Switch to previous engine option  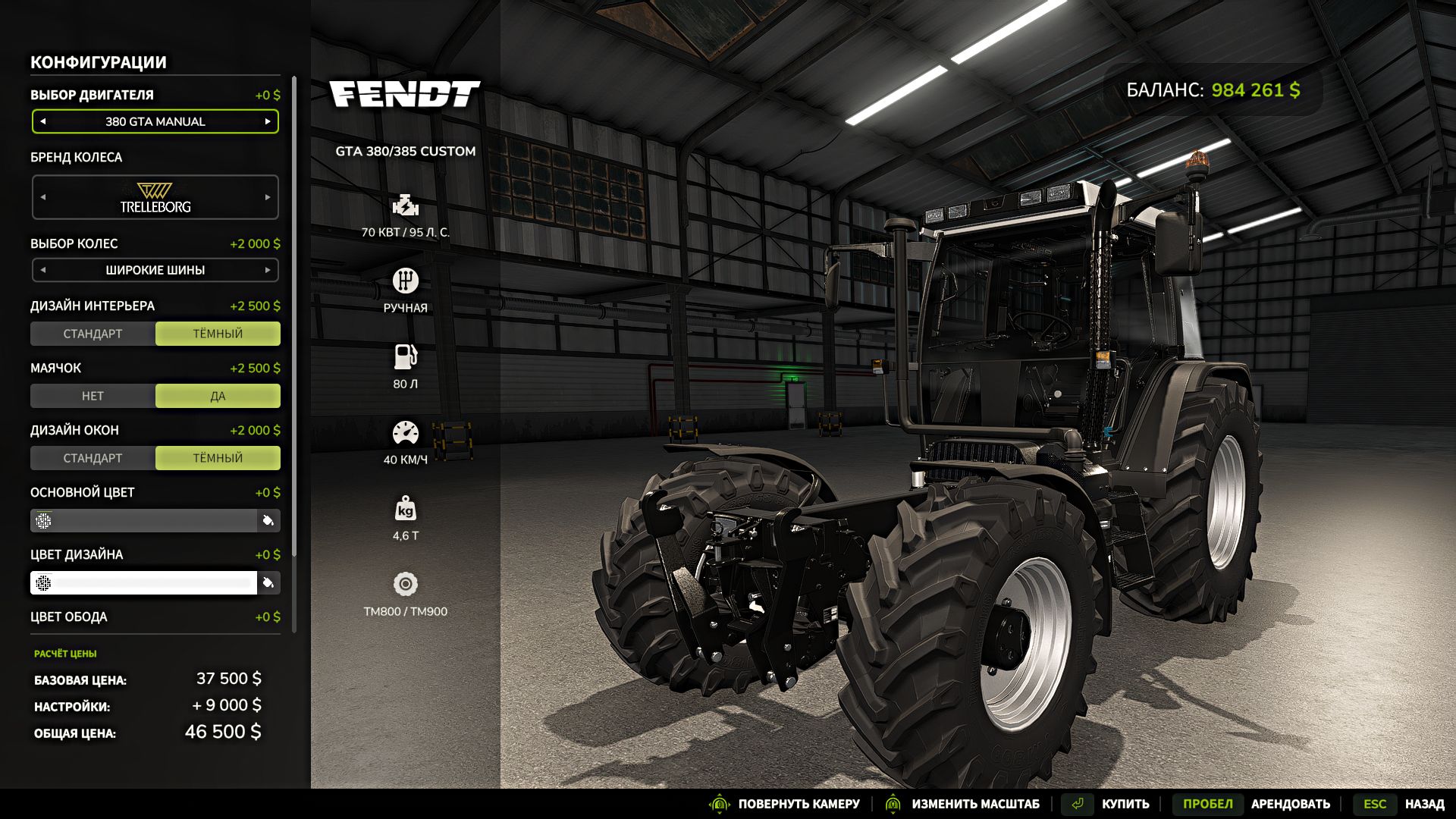[x=43, y=121]
